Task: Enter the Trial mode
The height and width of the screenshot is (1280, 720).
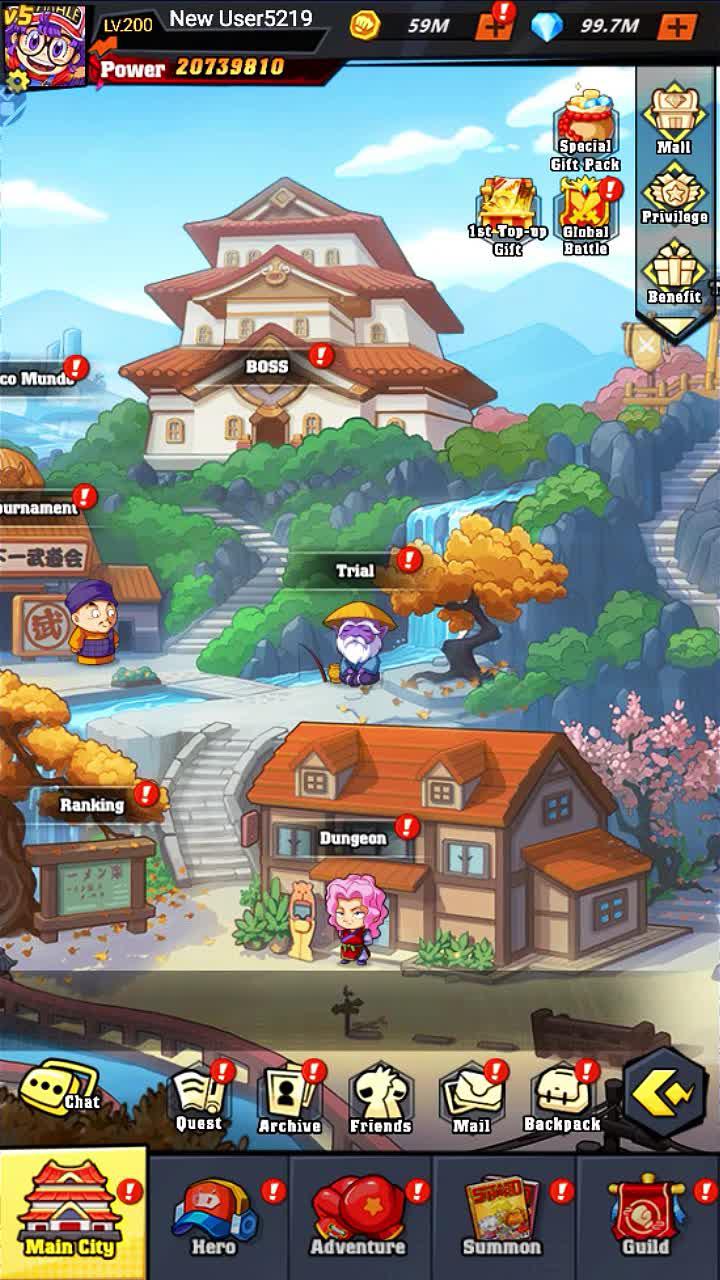Action: (x=354, y=571)
